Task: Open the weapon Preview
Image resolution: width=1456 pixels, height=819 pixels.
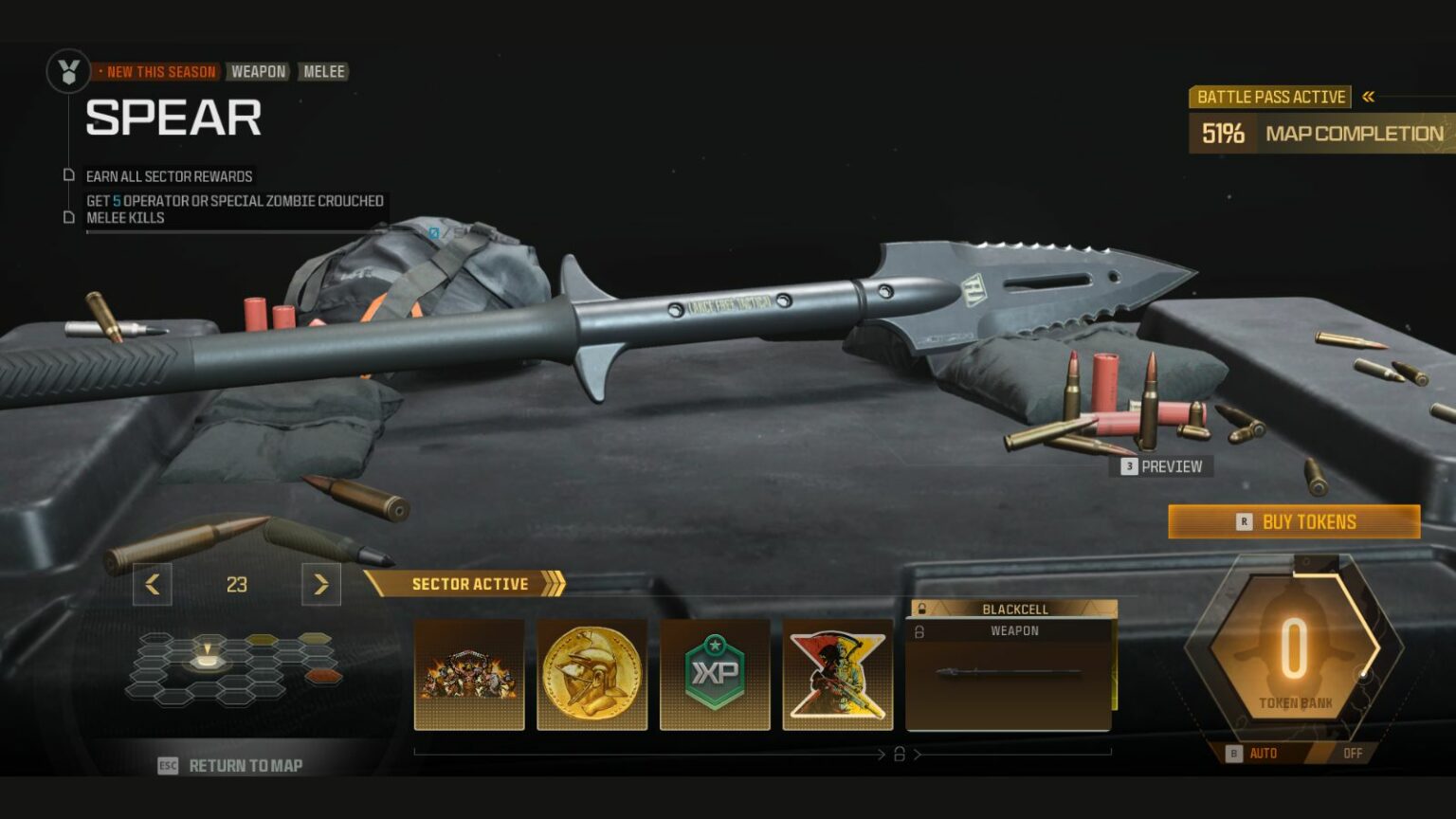Action: 1161,466
